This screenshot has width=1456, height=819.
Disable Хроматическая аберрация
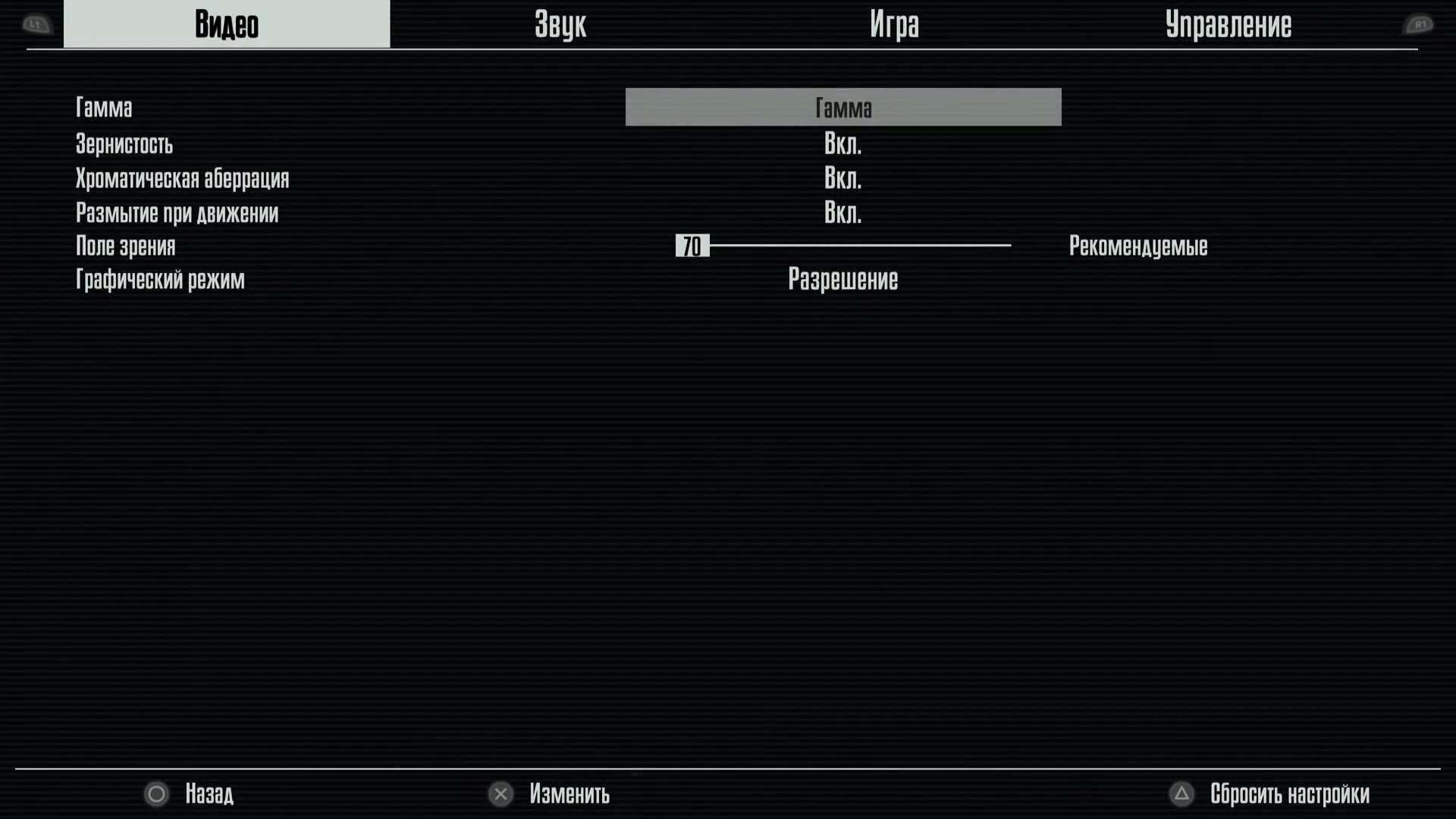pos(843,178)
